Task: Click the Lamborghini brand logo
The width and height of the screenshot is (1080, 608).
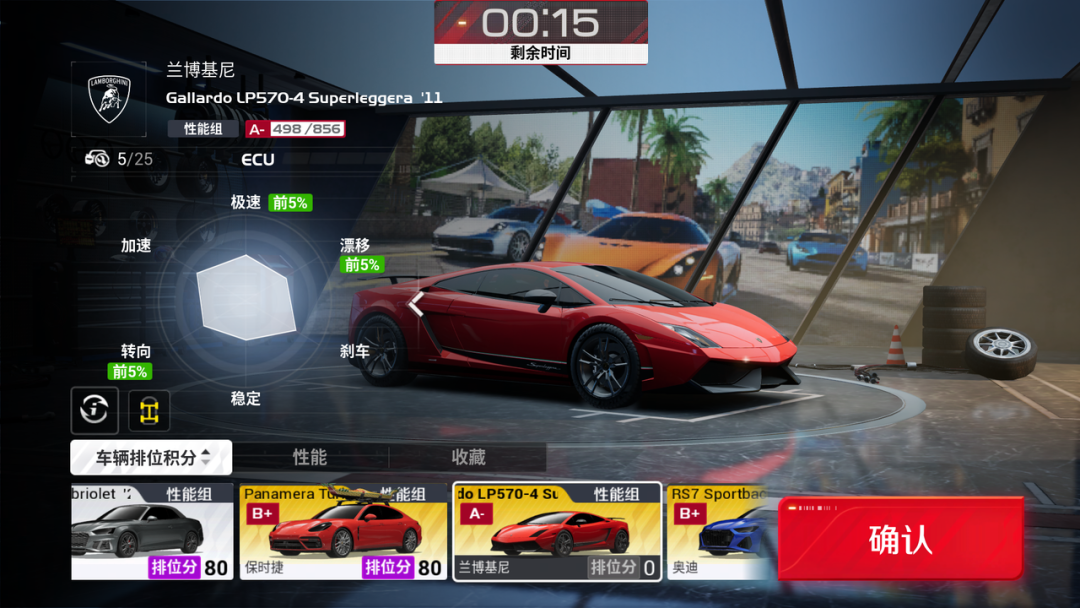Action: pos(109,99)
